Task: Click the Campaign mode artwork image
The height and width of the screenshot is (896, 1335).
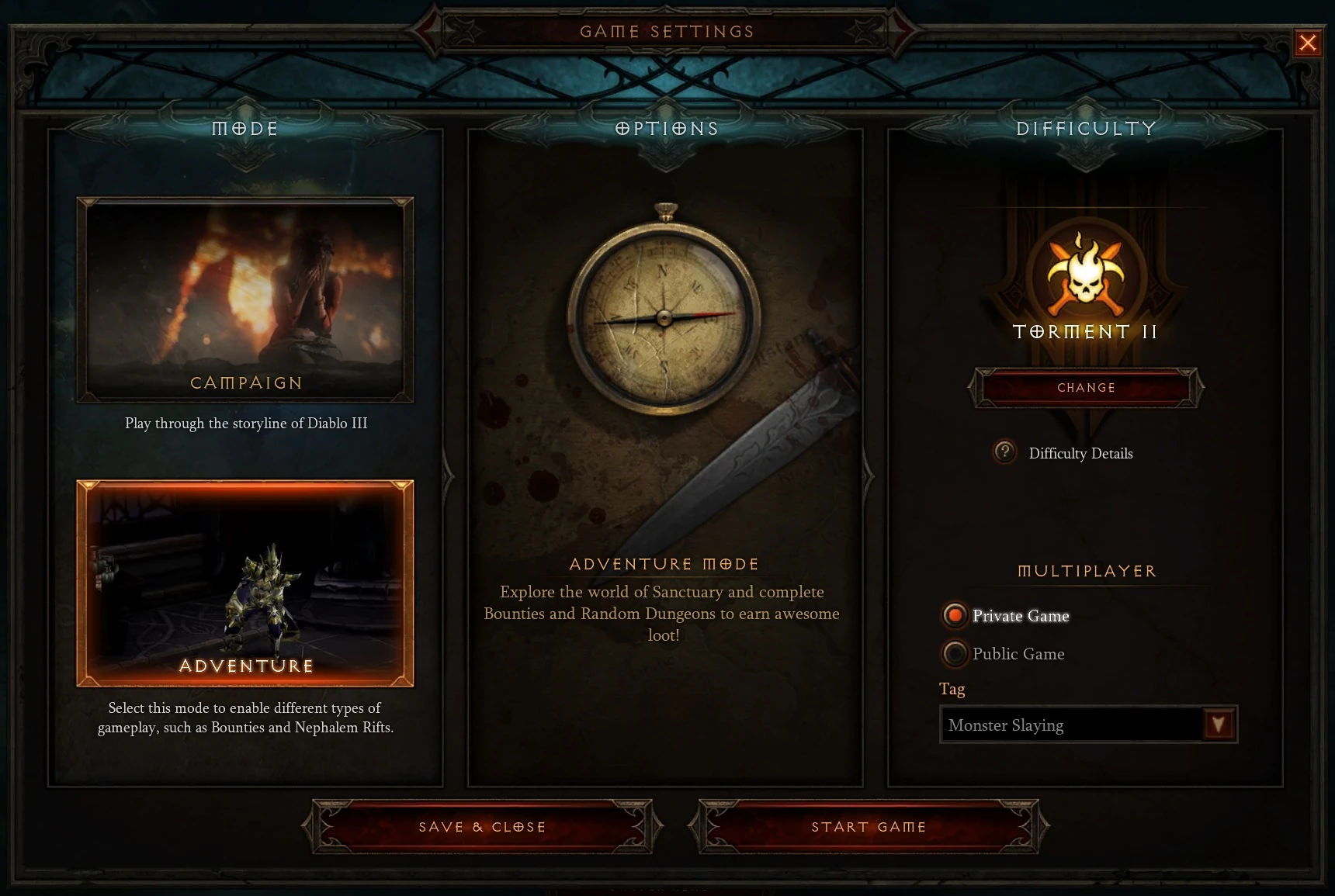Action: click(x=244, y=299)
